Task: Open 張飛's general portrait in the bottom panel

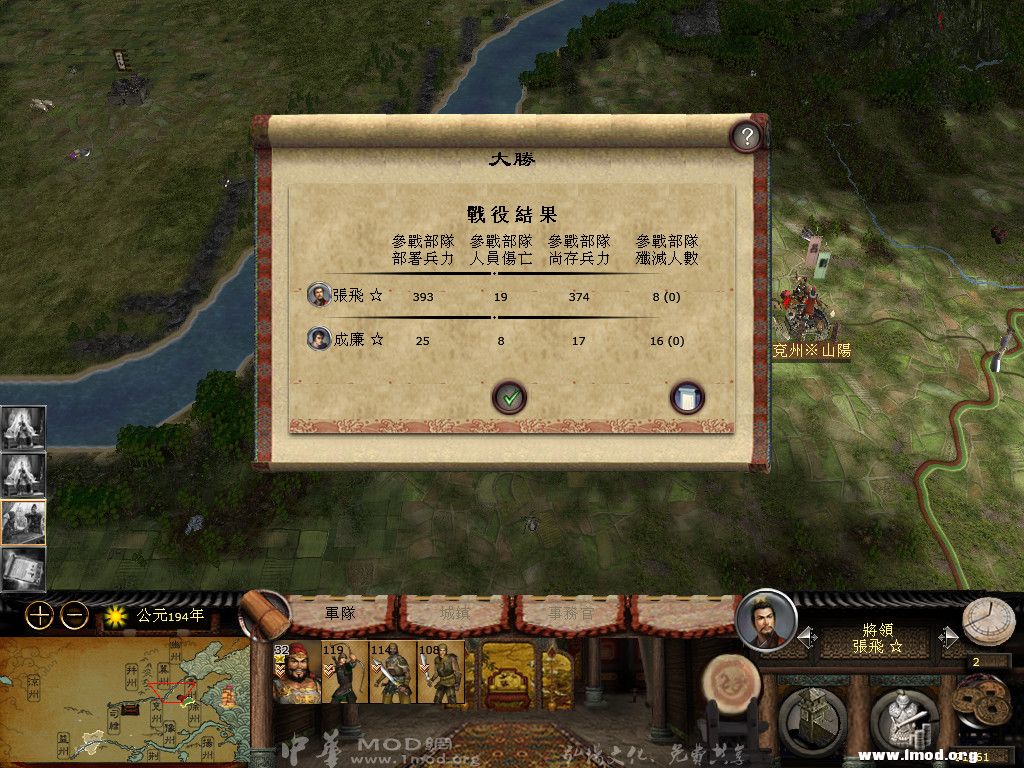Action: coord(766,621)
